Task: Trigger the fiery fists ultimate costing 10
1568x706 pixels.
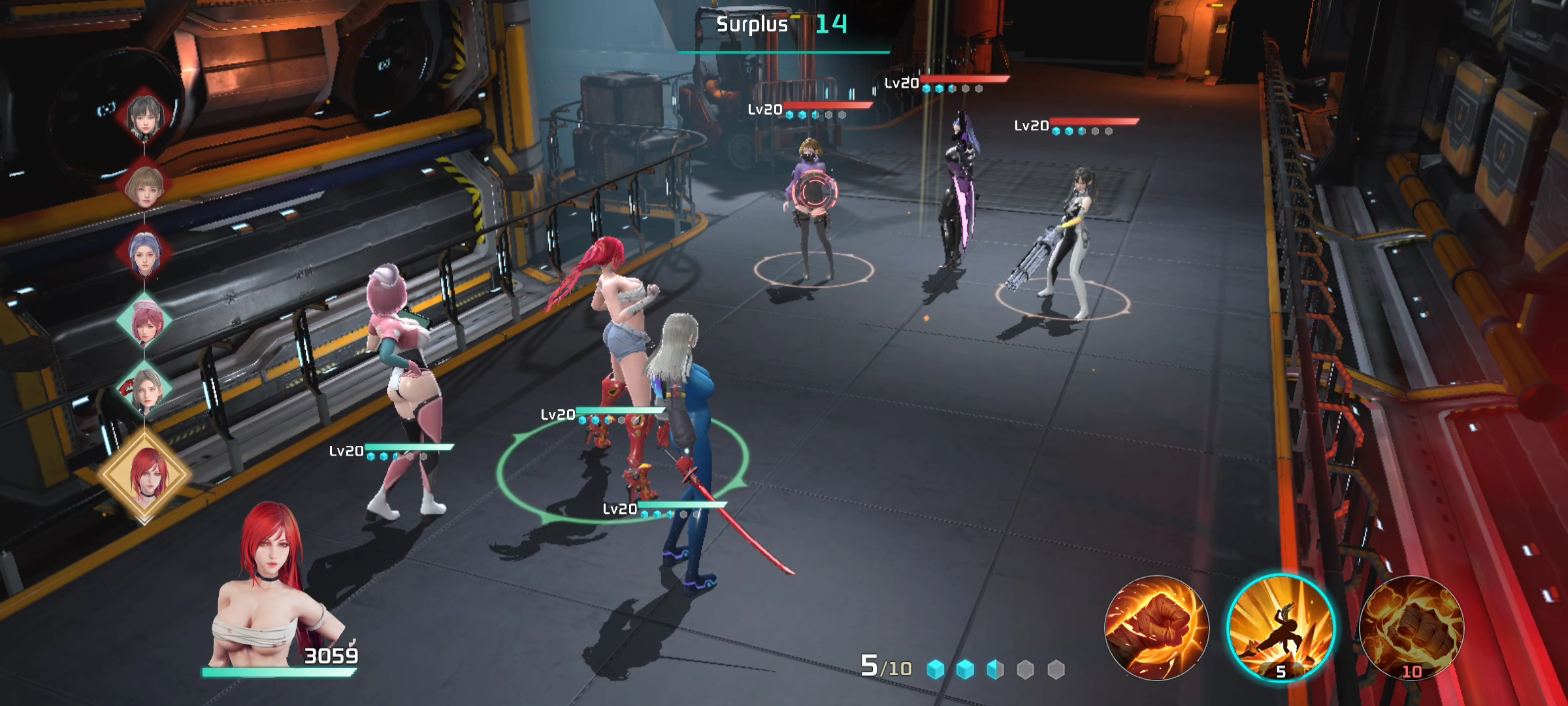Action: coord(1411,628)
